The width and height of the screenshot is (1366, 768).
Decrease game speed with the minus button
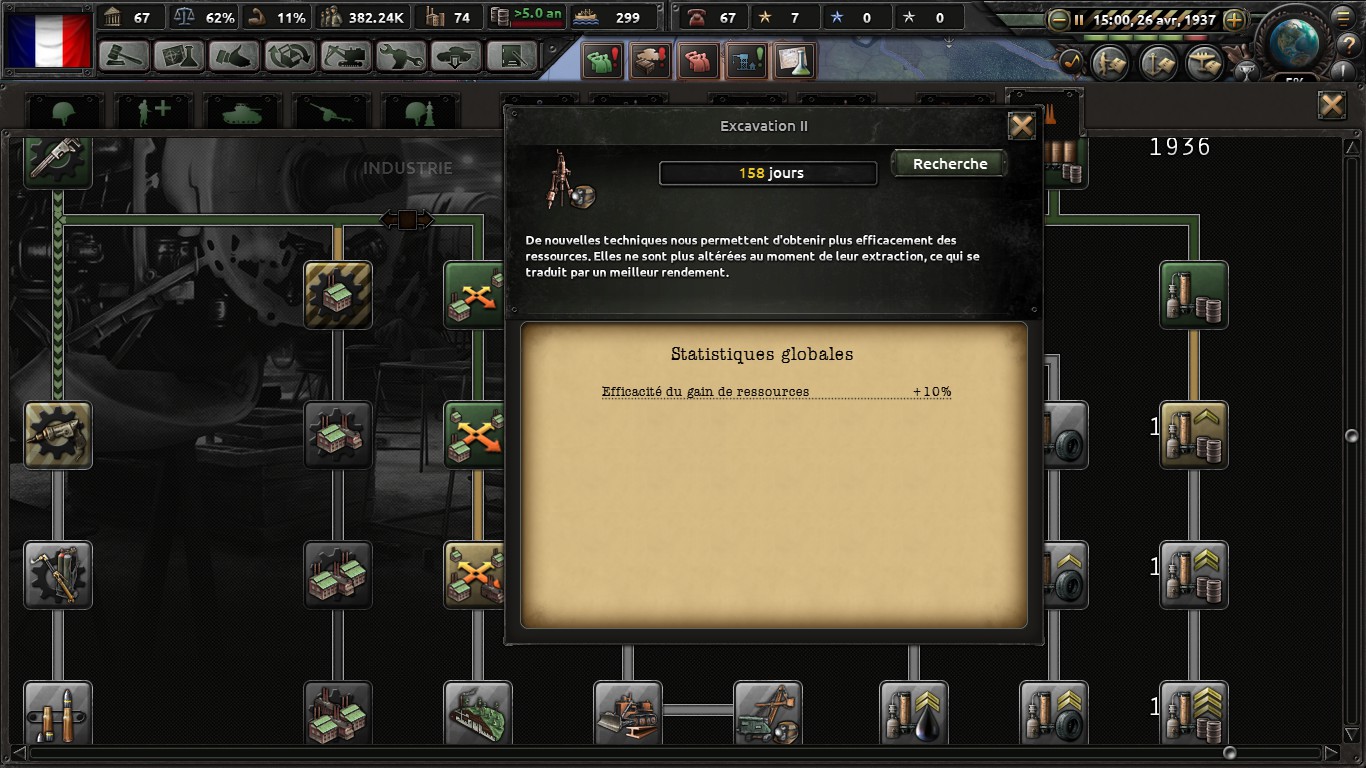tap(1058, 19)
